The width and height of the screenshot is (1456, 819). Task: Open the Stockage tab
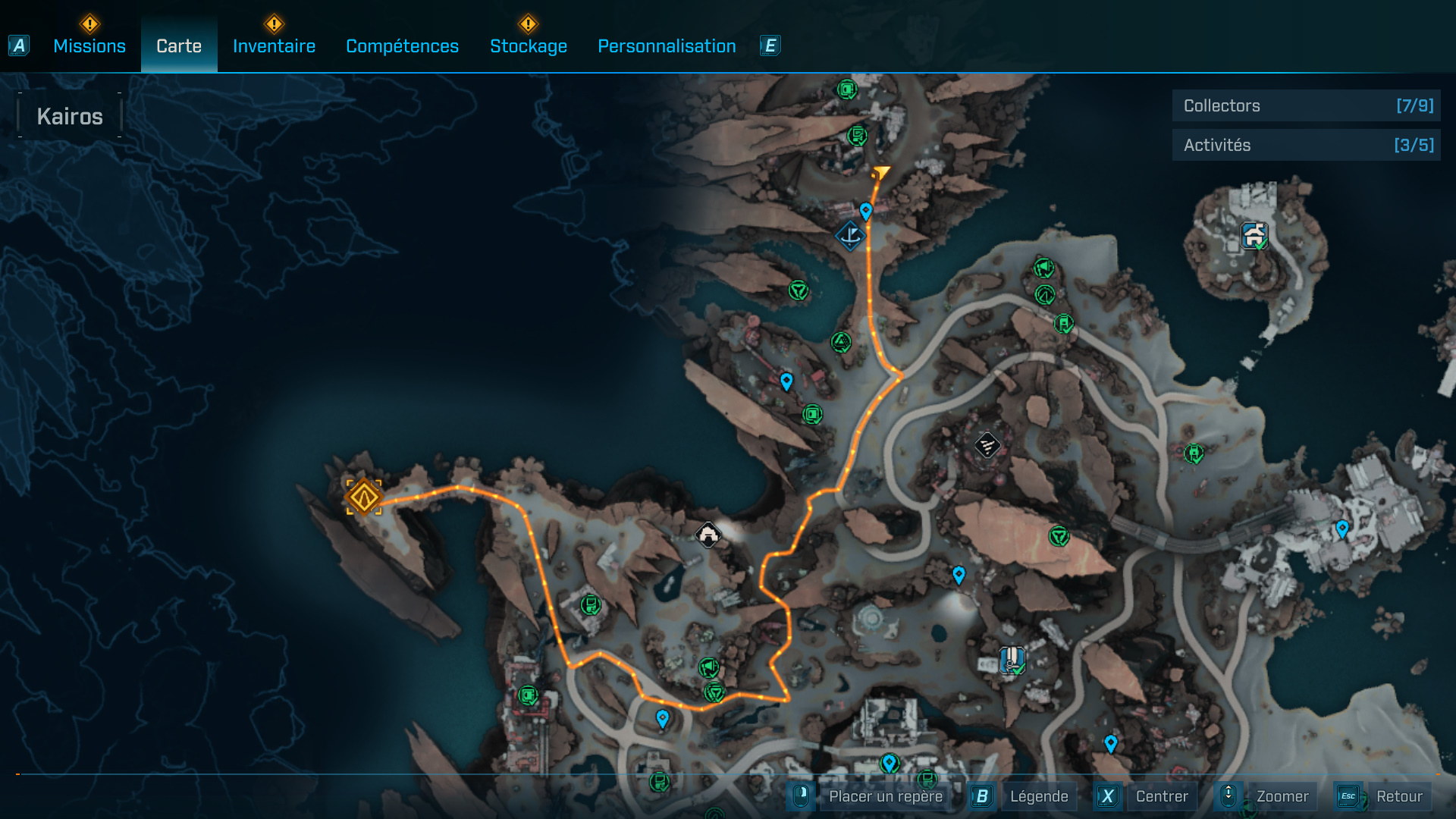(x=529, y=46)
